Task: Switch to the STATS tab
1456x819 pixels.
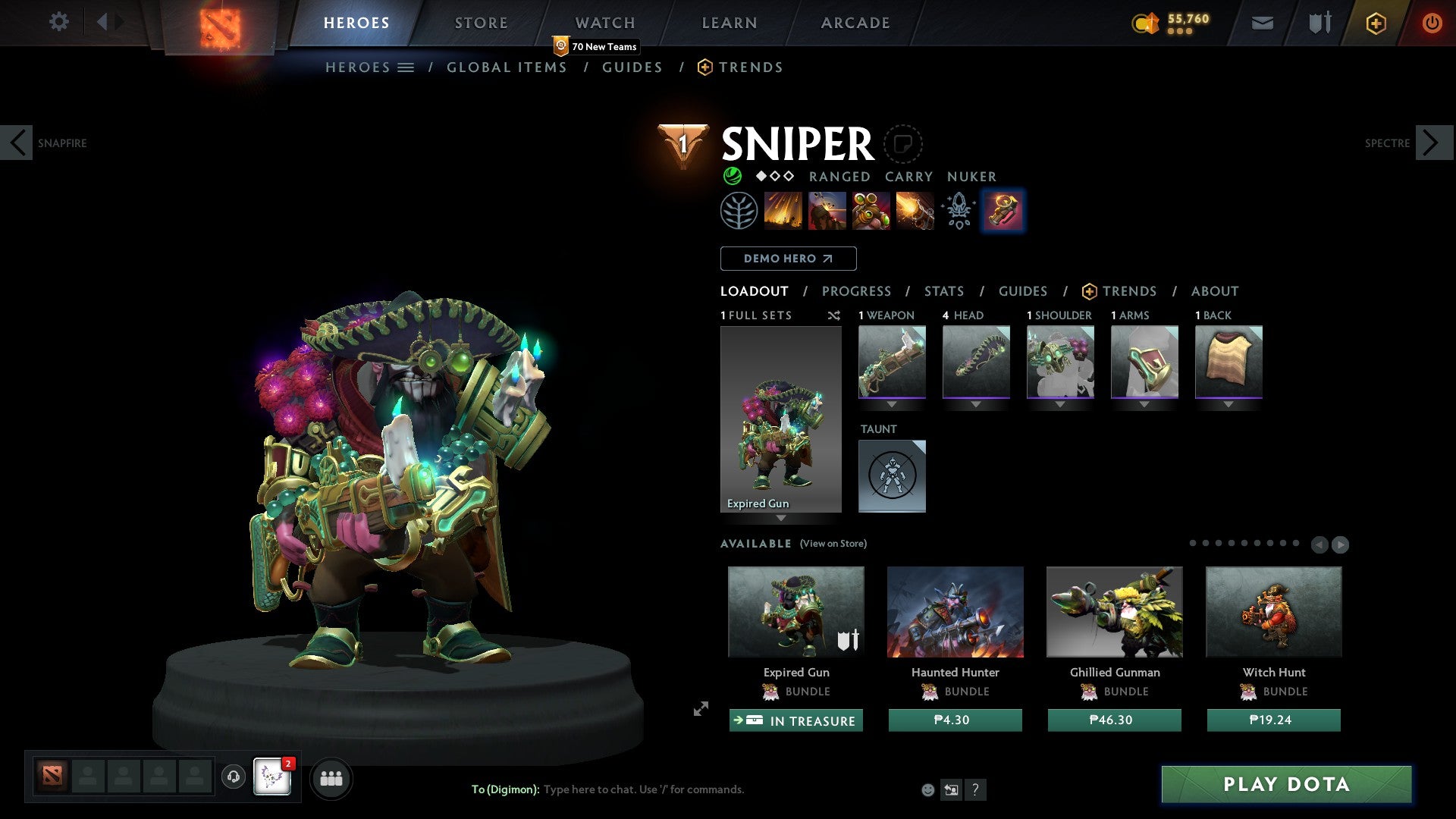Action: point(943,291)
